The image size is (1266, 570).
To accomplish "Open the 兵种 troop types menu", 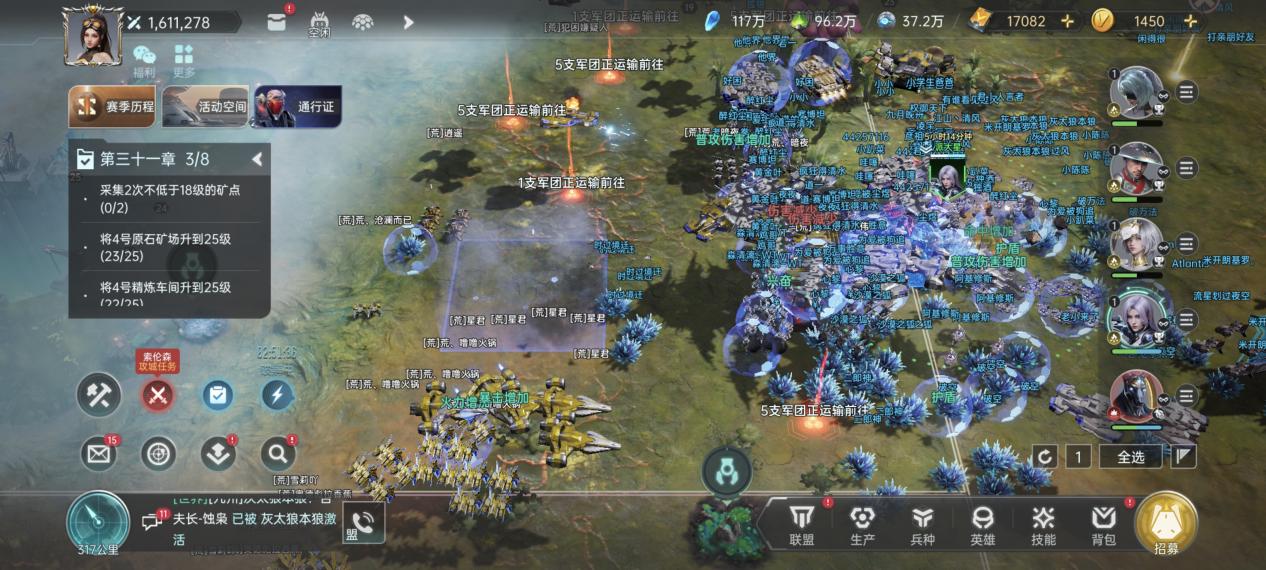I will tap(923, 523).
